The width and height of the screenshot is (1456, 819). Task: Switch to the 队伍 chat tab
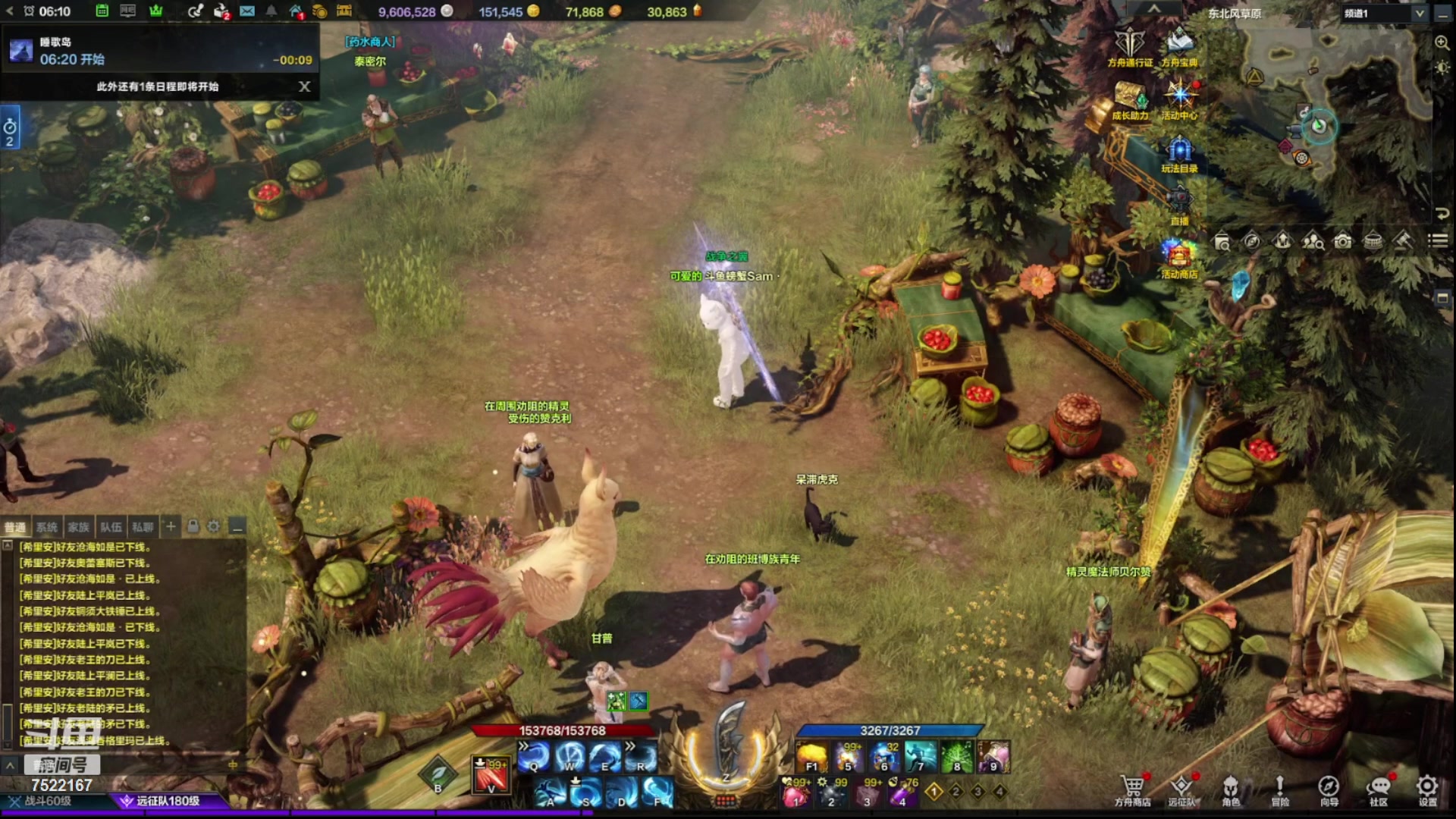coord(111,527)
